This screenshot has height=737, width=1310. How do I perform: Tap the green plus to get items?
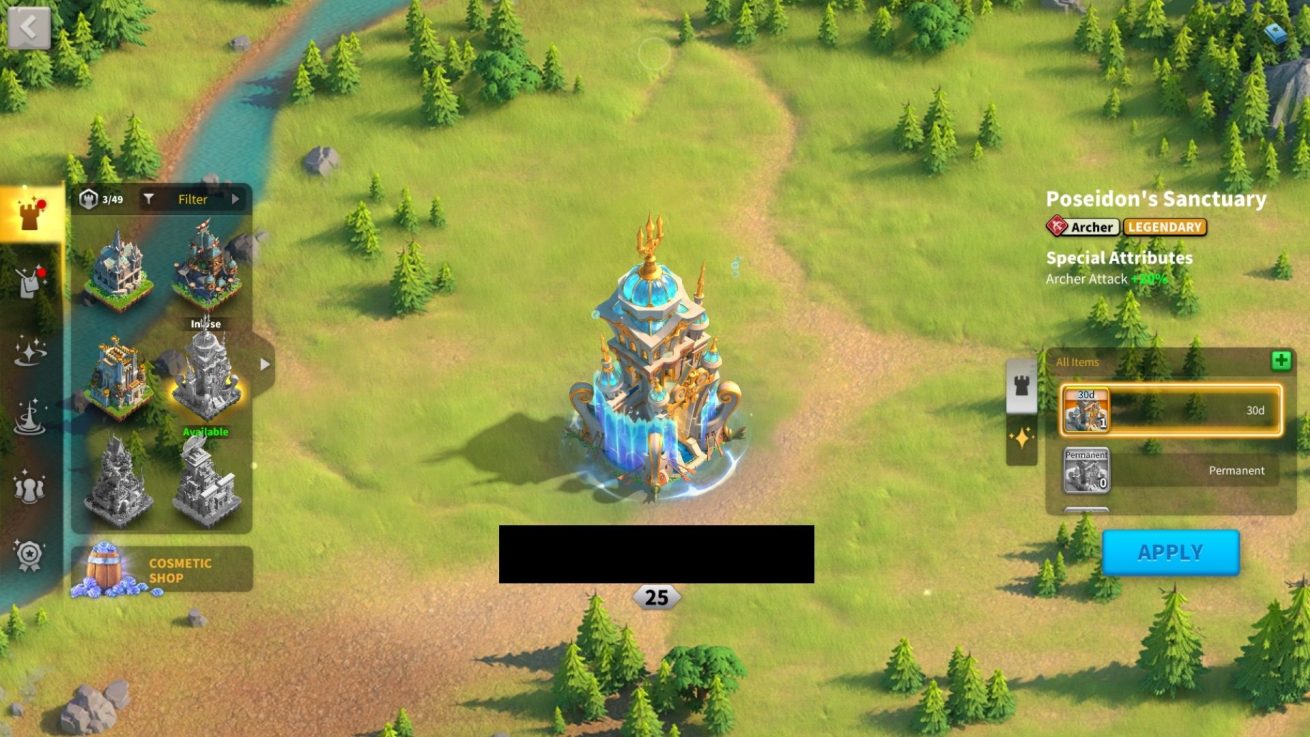1281,361
